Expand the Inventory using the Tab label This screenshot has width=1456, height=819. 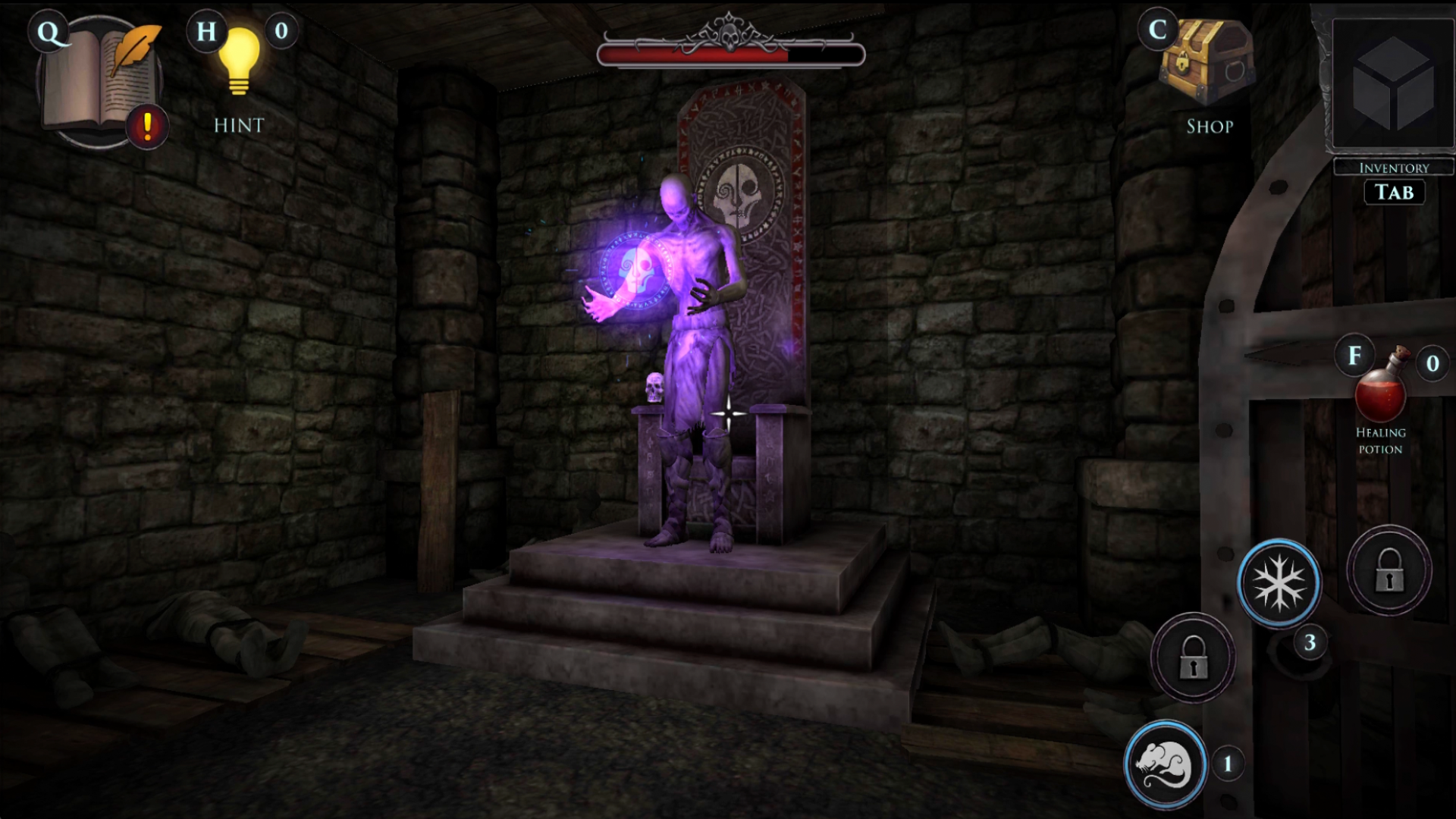(x=1394, y=192)
